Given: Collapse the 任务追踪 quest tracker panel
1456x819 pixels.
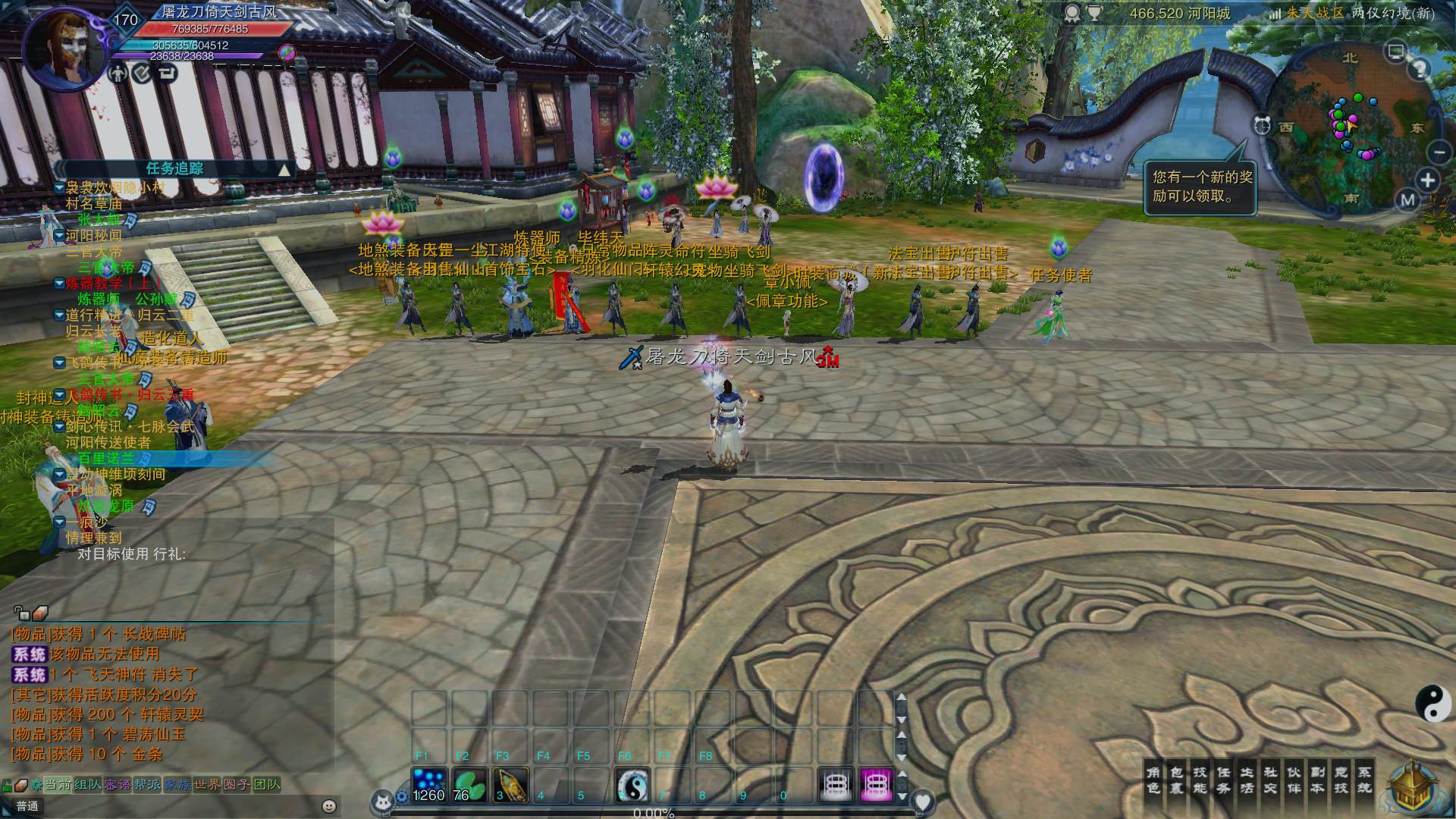Looking at the screenshot, I should click(x=285, y=169).
